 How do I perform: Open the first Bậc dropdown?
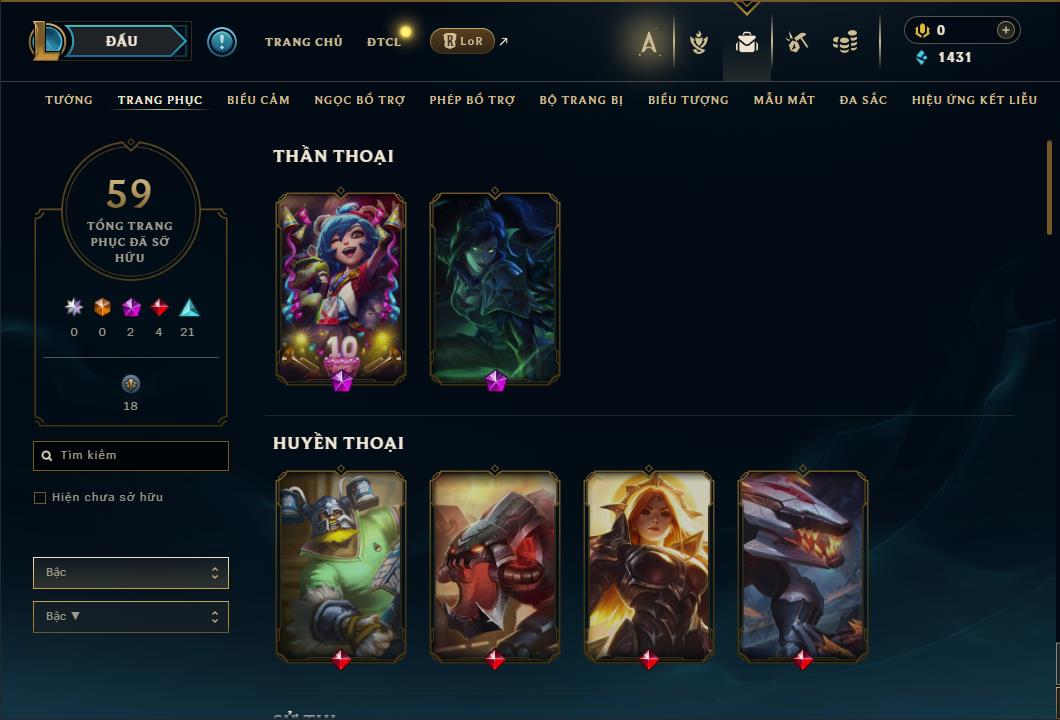pos(131,573)
